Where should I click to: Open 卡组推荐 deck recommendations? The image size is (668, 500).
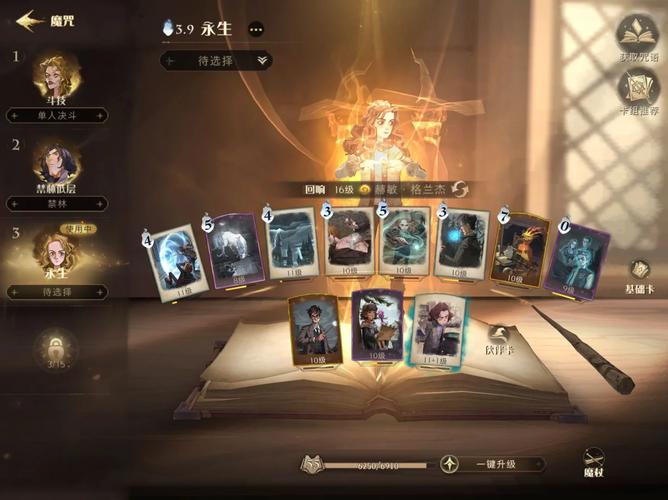click(637, 92)
